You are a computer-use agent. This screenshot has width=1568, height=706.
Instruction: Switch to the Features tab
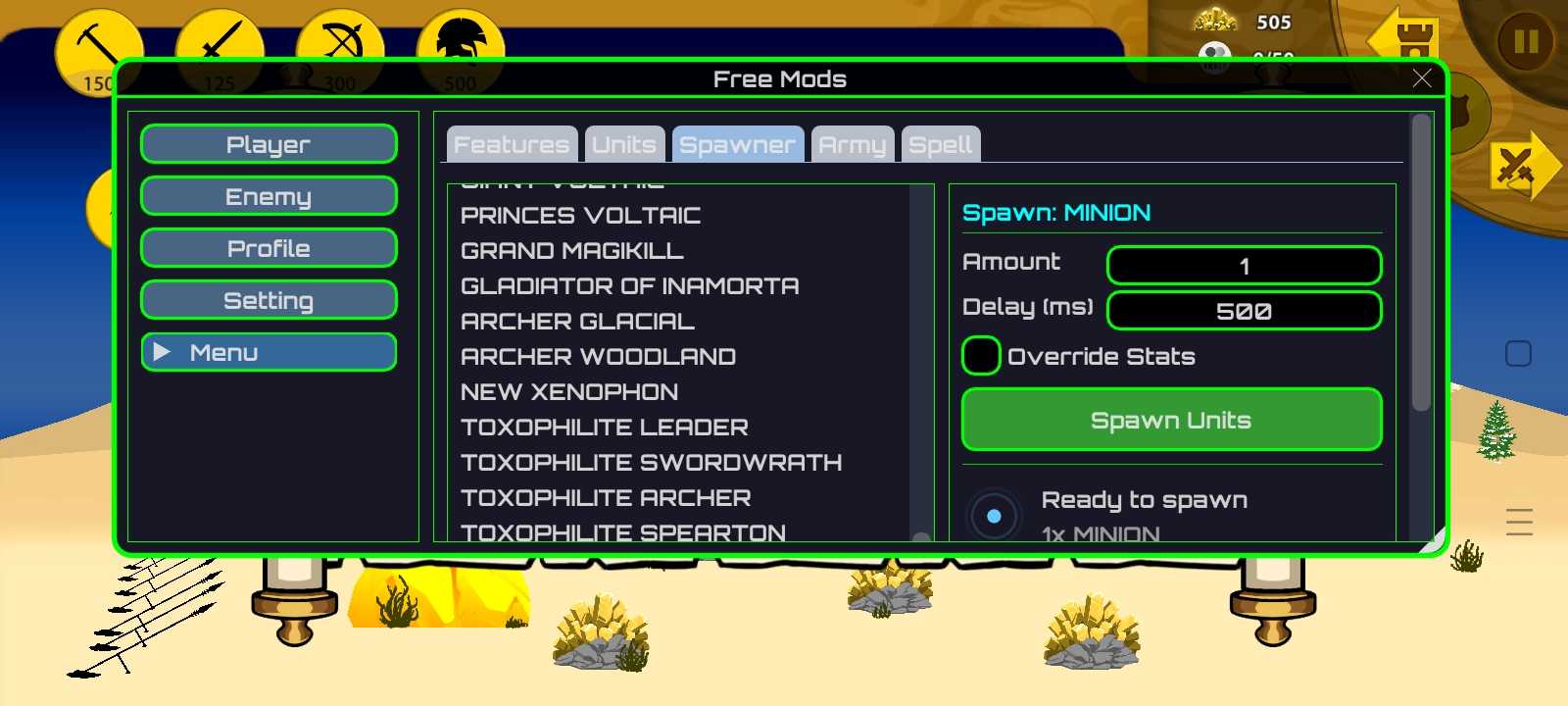(x=512, y=145)
